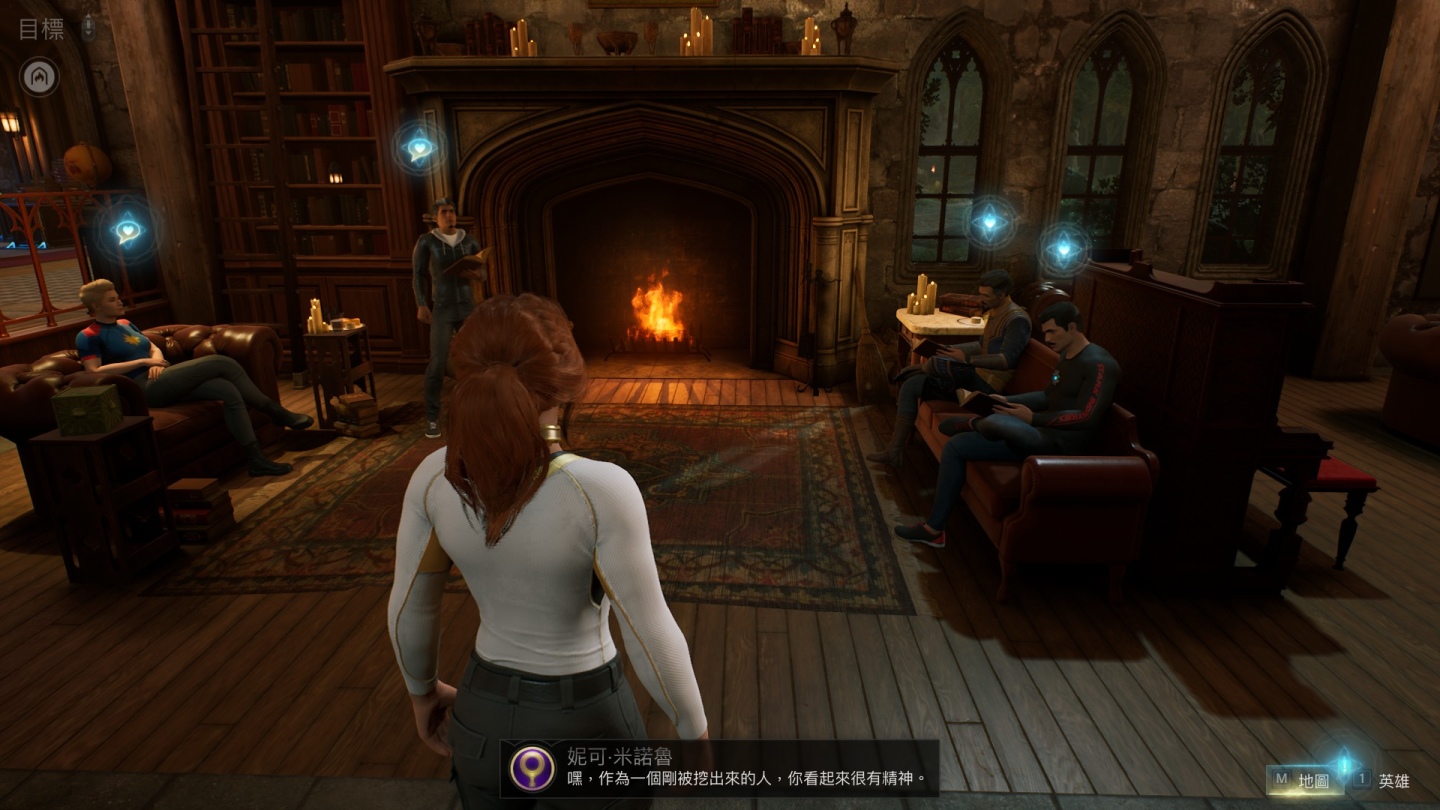Select the speech bubble marker above standing reader
Screen dimensions: 1440x810
420,149
